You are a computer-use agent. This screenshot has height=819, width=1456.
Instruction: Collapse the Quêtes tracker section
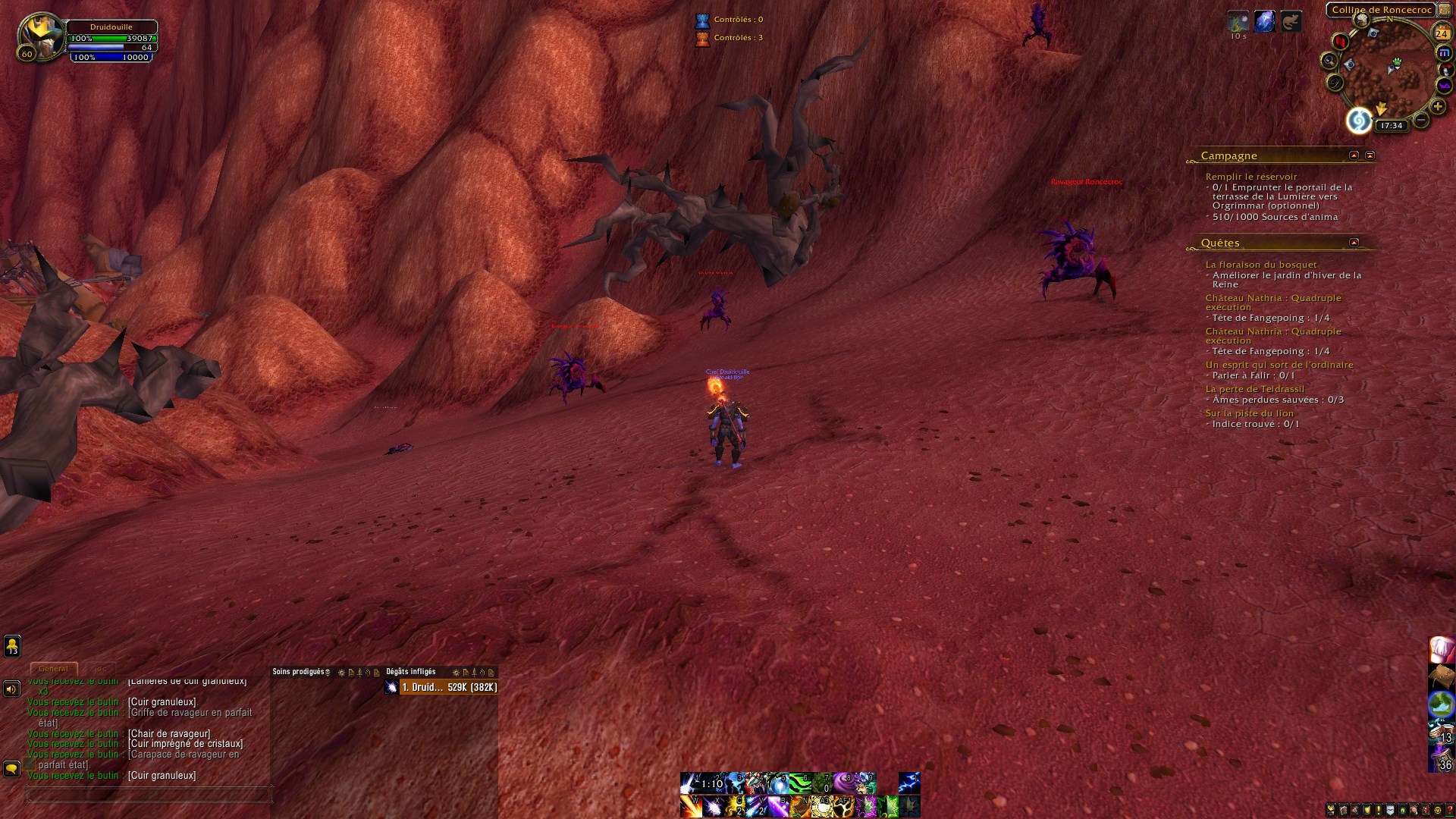click(x=1354, y=243)
